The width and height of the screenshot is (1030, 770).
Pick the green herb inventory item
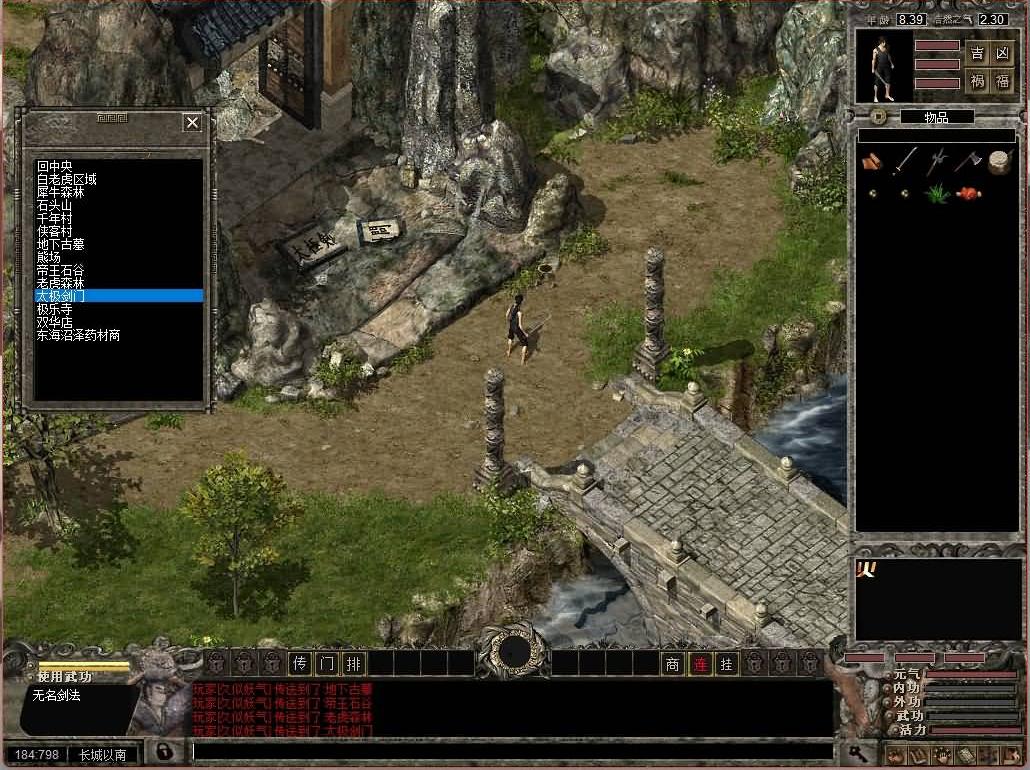(x=936, y=194)
